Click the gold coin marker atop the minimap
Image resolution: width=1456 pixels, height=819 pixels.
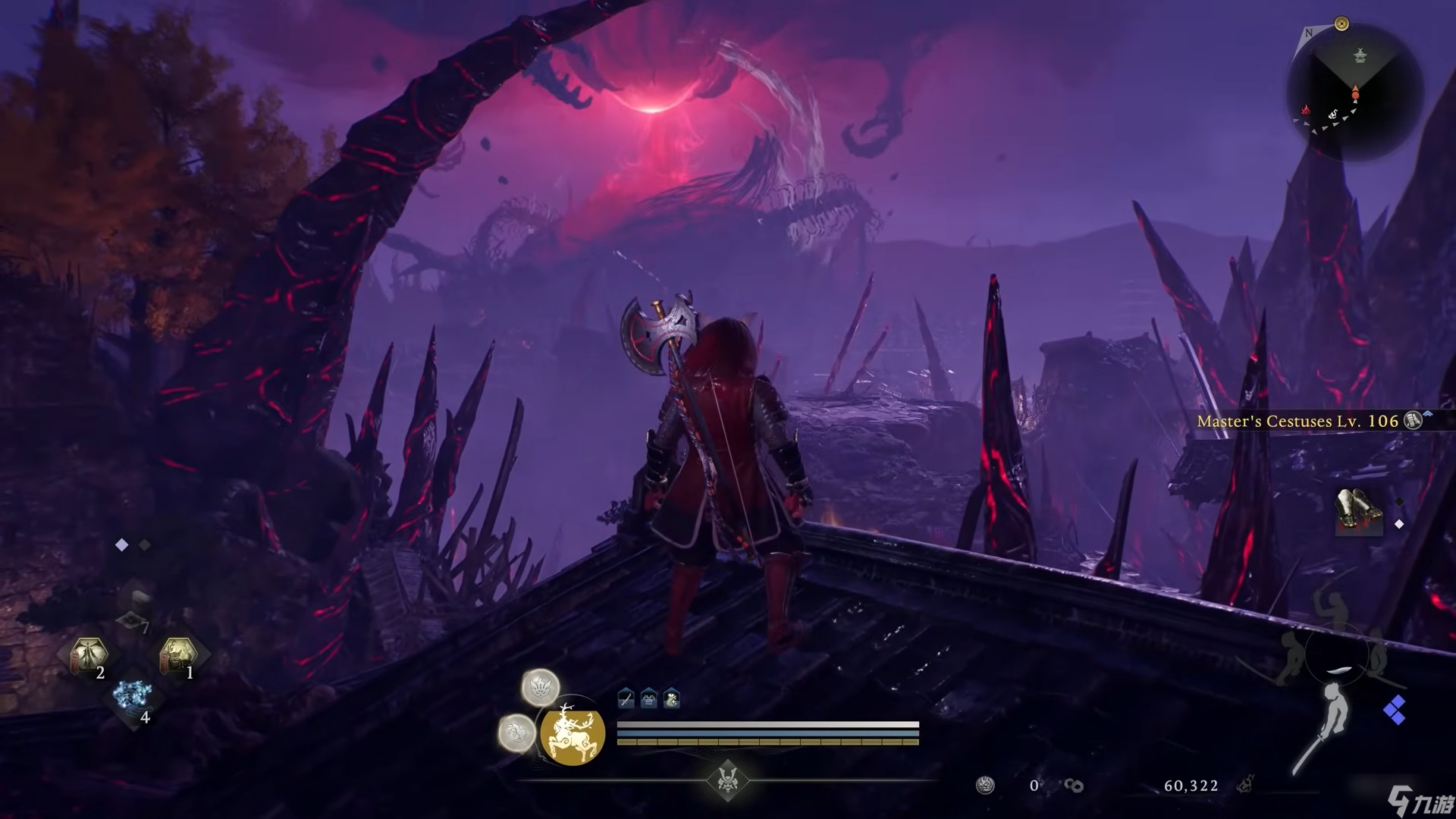tap(1341, 24)
